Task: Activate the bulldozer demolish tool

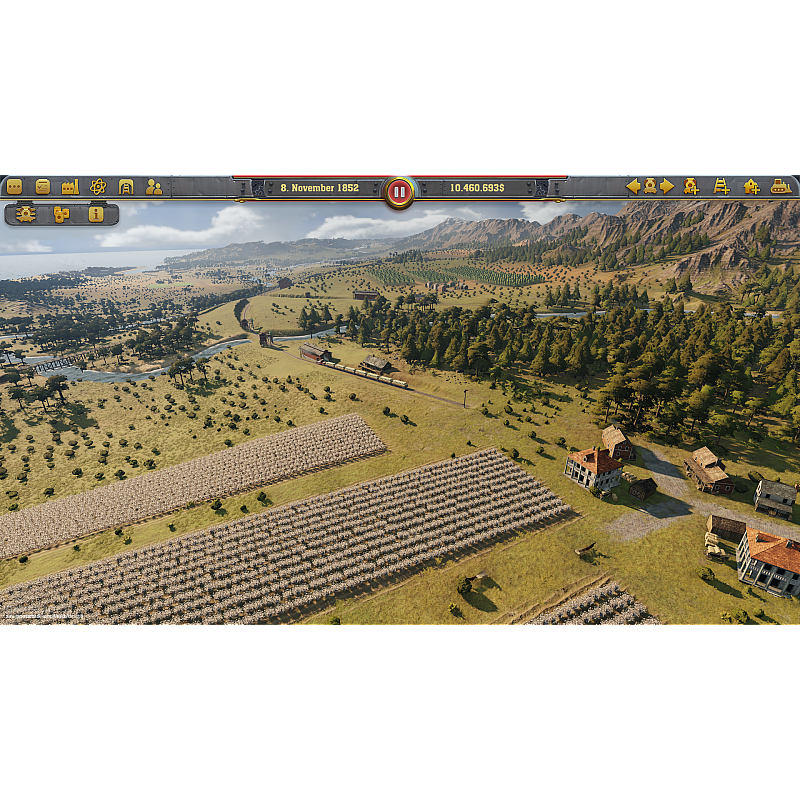Action: click(x=781, y=186)
